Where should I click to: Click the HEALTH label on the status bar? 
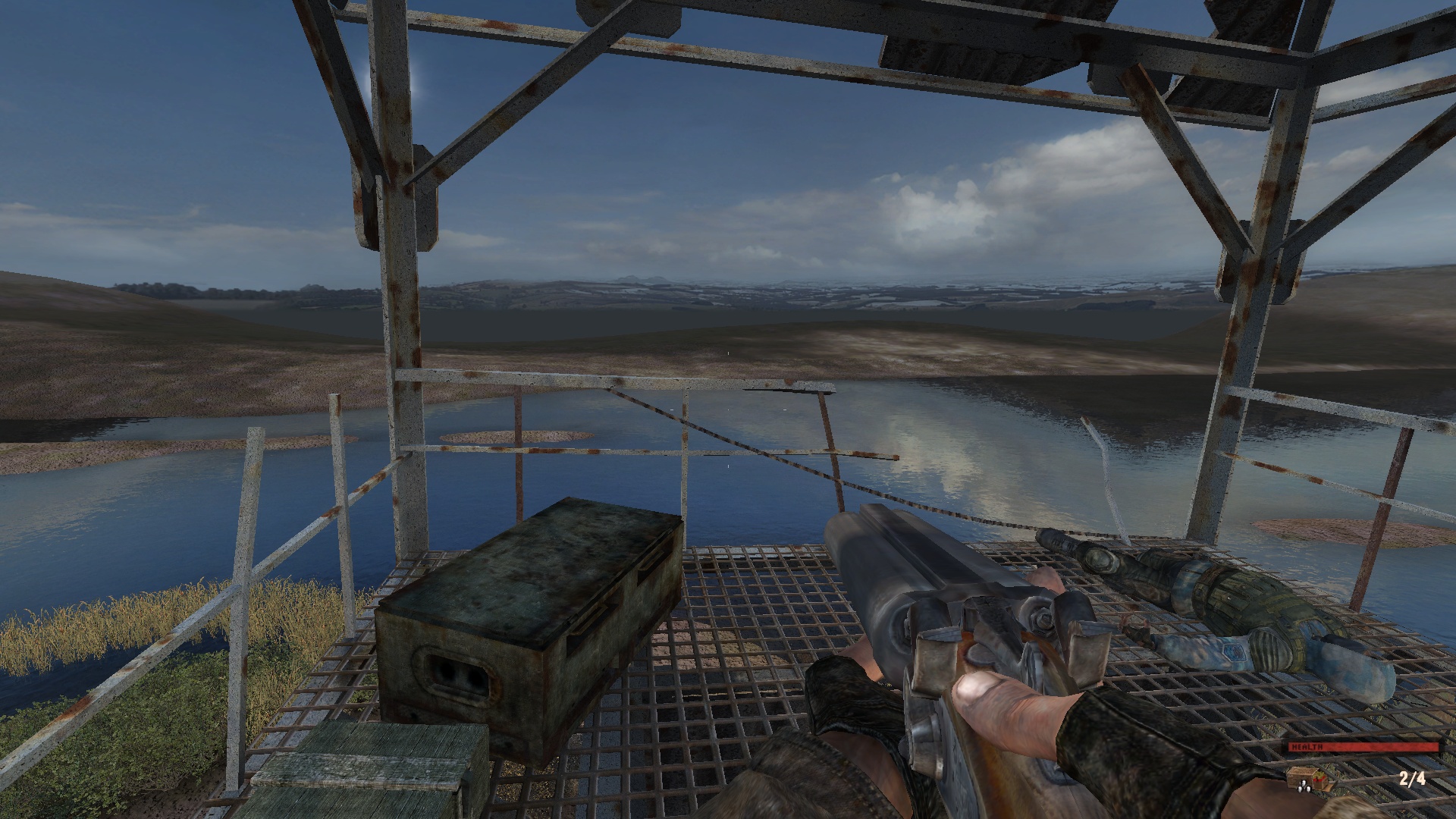click(x=1308, y=747)
